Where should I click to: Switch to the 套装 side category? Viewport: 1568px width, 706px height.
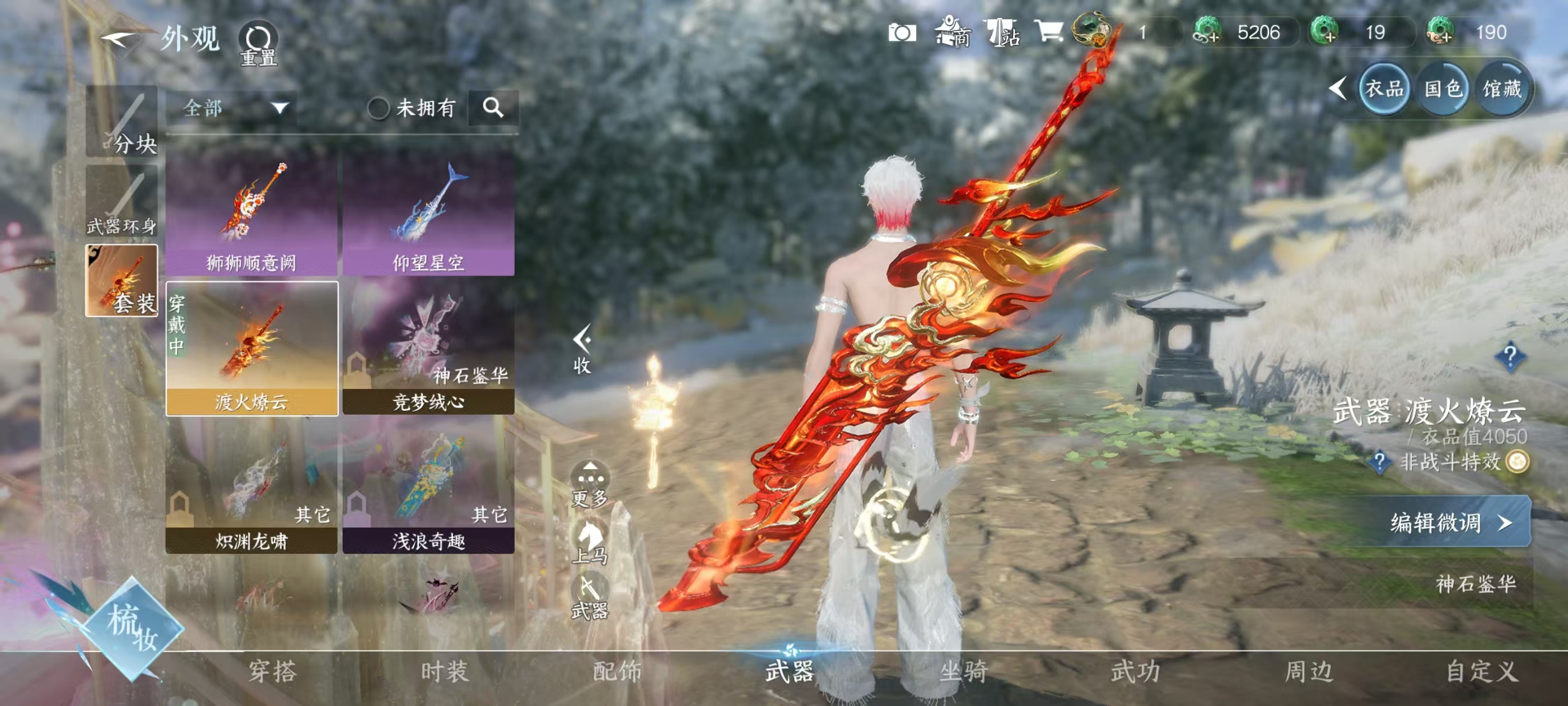(122, 281)
